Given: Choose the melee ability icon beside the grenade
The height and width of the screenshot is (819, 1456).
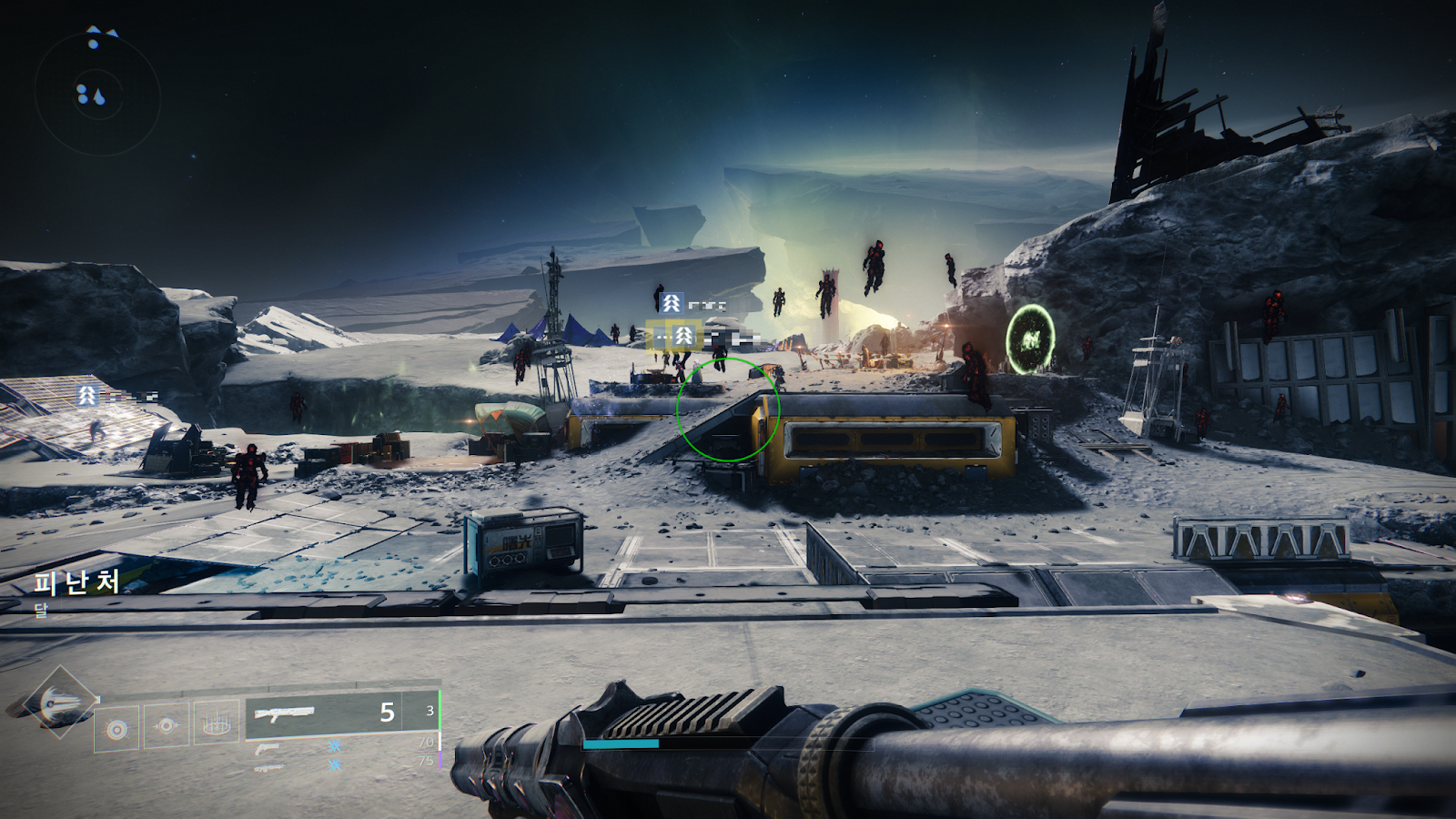Looking at the screenshot, I should click(x=167, y=726).
